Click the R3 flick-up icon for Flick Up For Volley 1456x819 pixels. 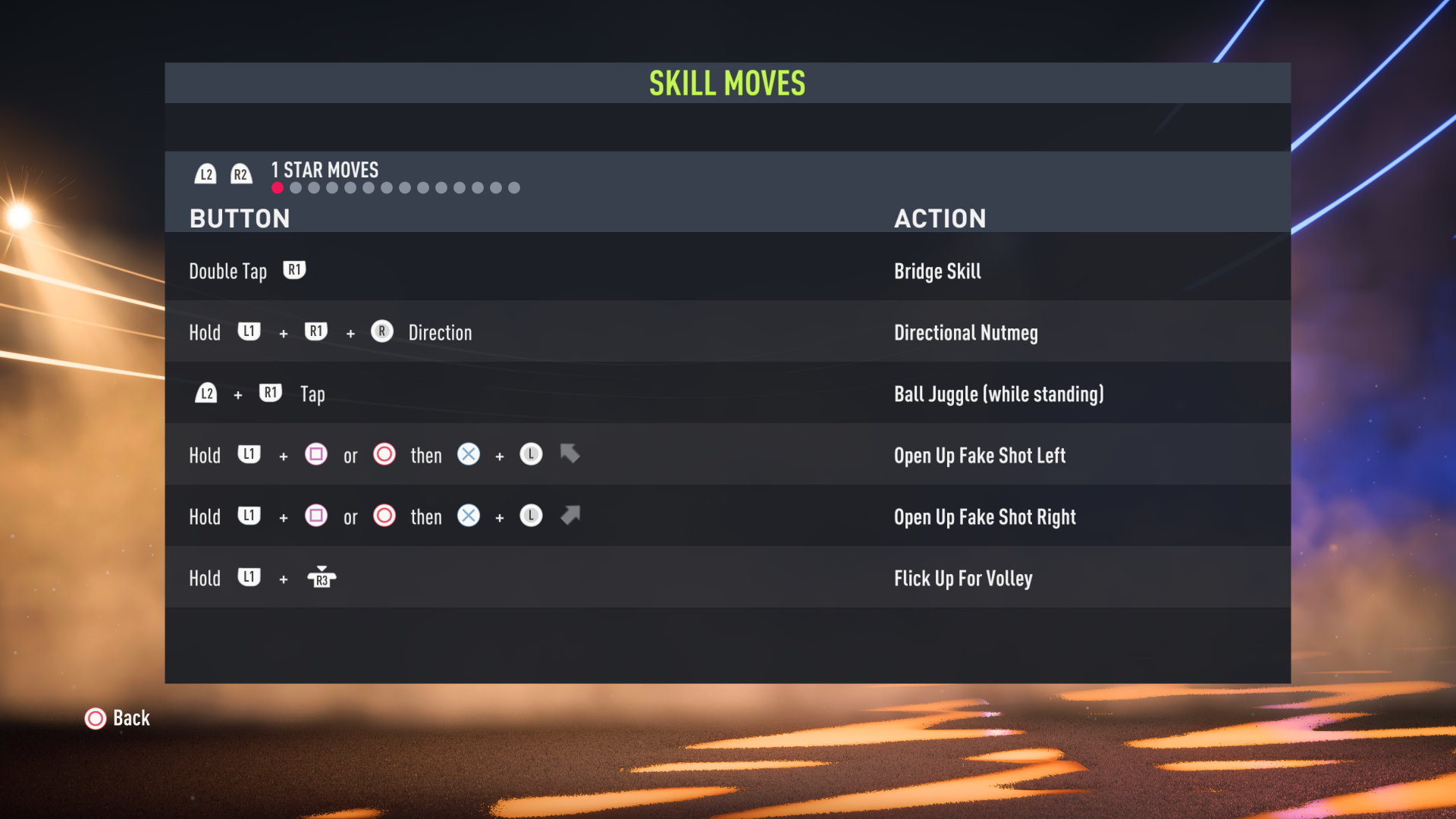tap(322, 576)
